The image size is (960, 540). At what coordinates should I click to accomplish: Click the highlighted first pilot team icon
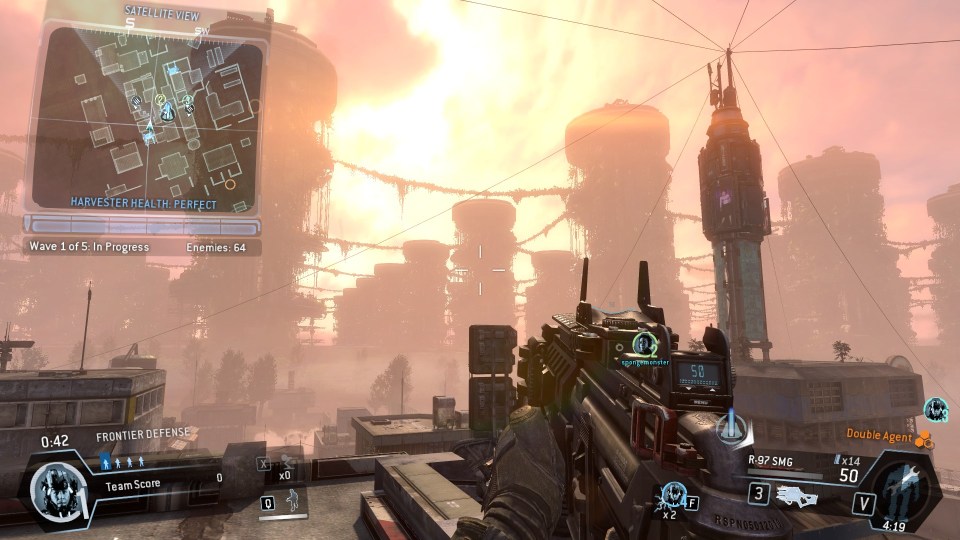106,461
